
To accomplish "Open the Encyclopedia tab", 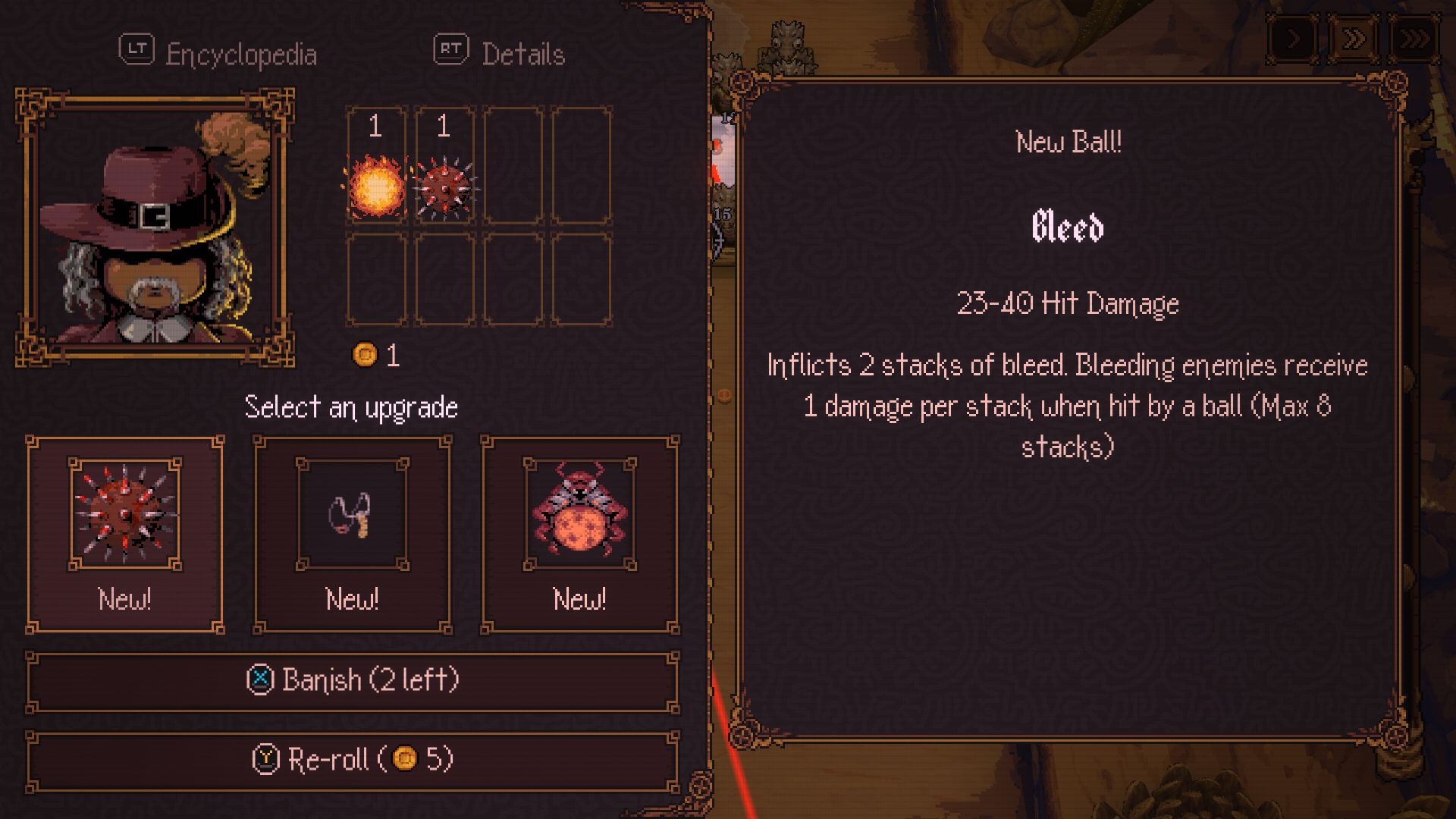I will pyautogui.click(x=218, y=53).
